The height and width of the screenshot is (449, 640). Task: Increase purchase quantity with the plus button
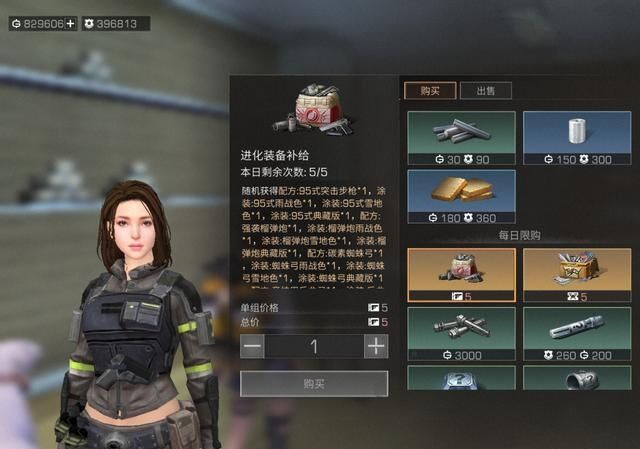(375, 346)
